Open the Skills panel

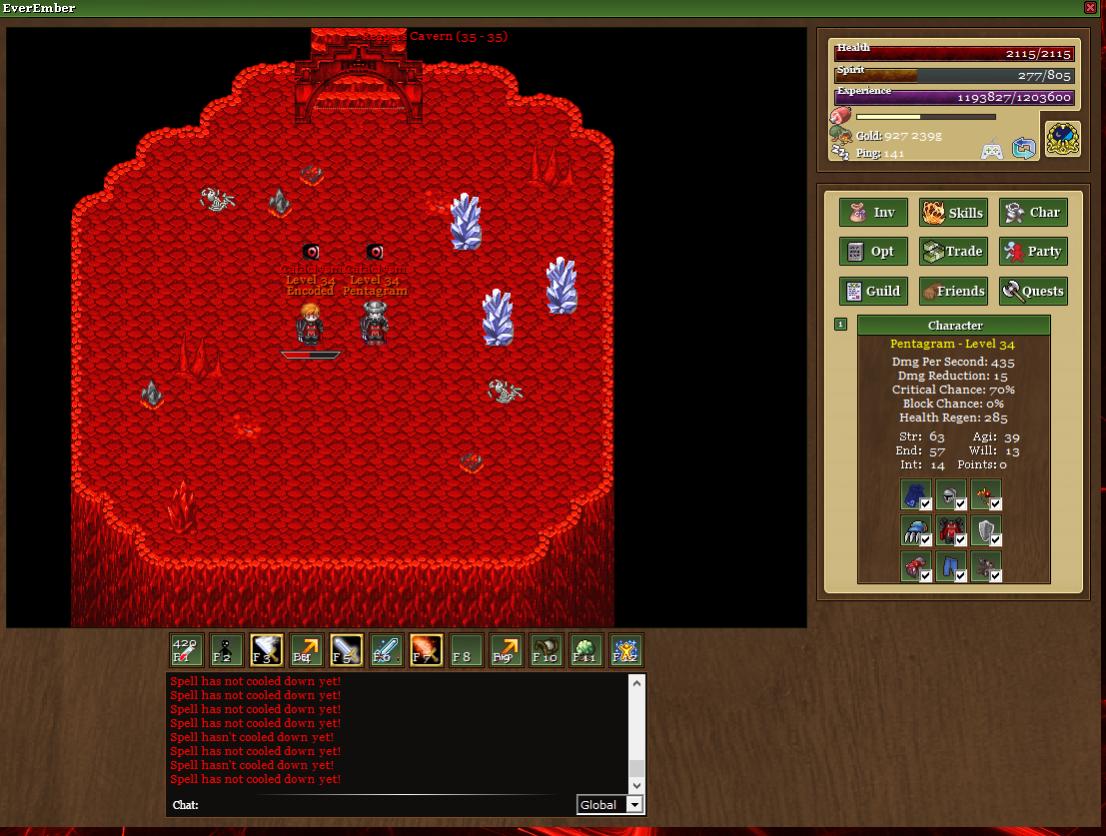[953, 212]
